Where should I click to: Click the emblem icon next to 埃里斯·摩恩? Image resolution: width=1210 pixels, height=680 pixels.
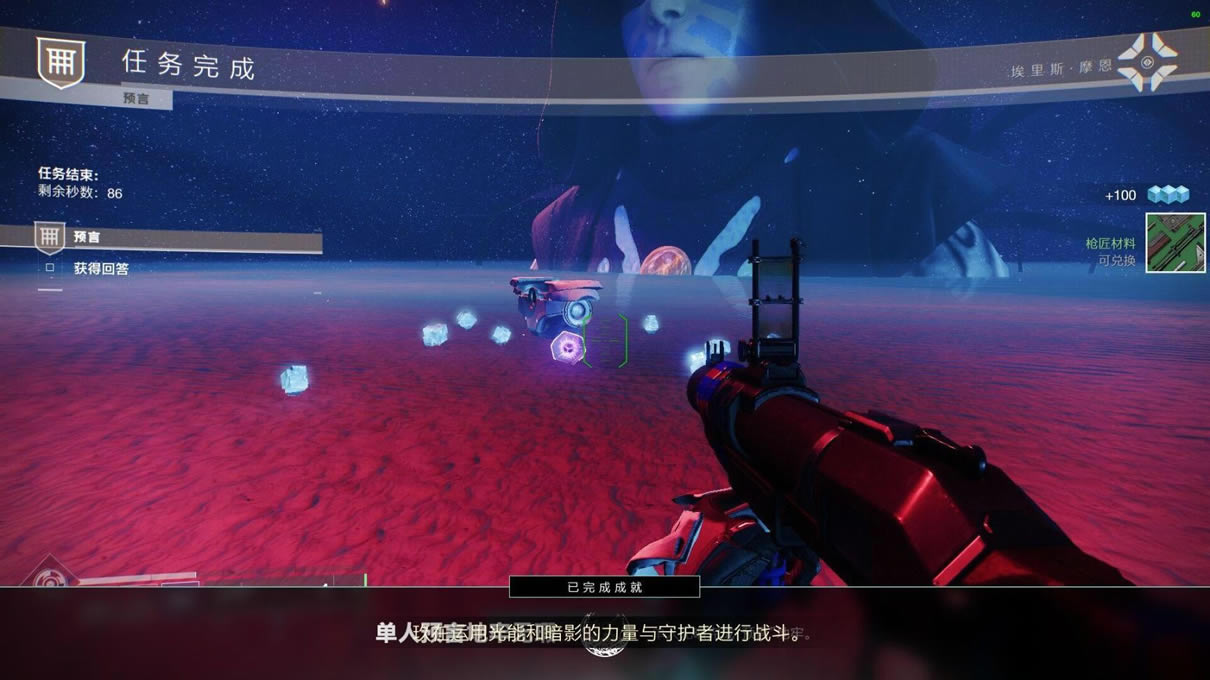(x=1146, y=62)
